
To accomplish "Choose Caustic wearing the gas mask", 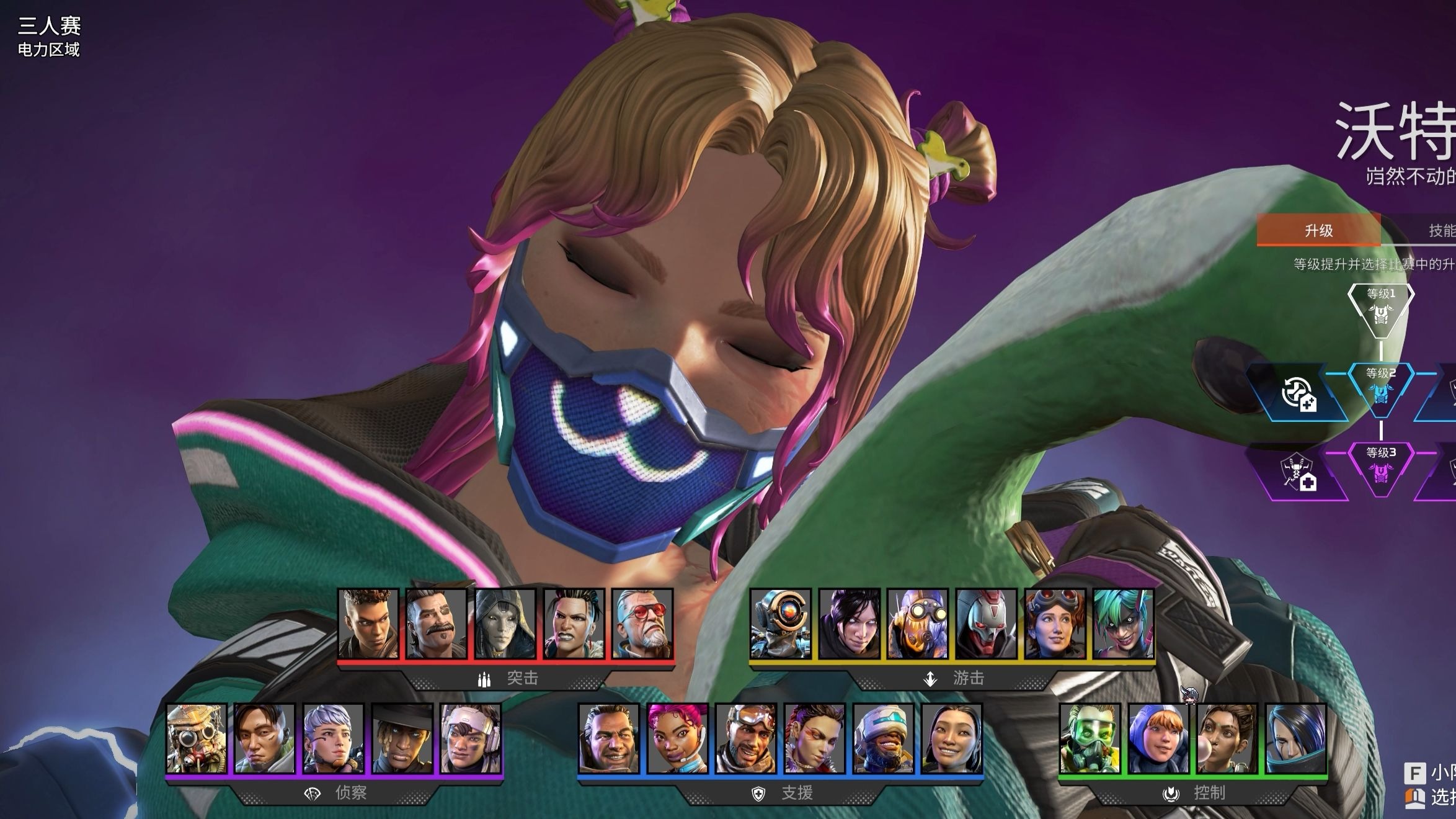I will click(1090, 738).
